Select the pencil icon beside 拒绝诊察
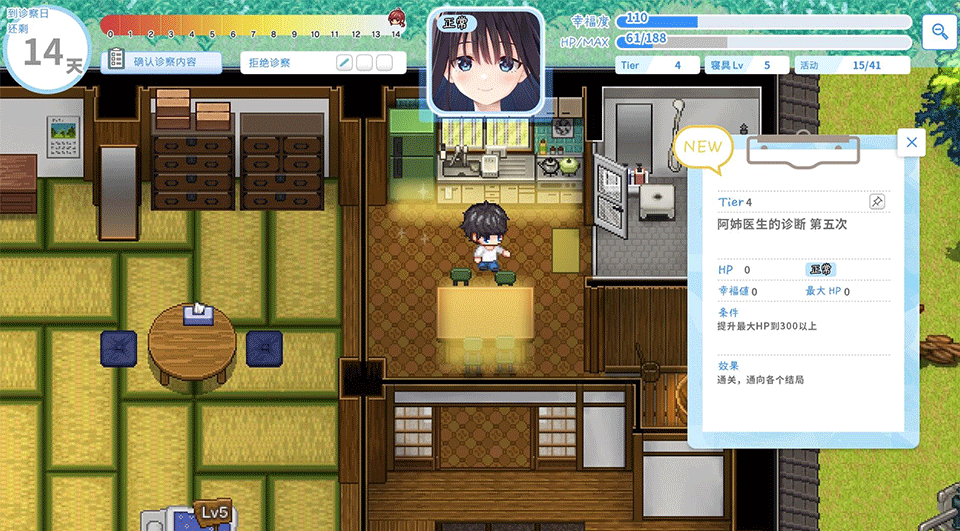The image size is (960, 531). (x=344, y=63)
